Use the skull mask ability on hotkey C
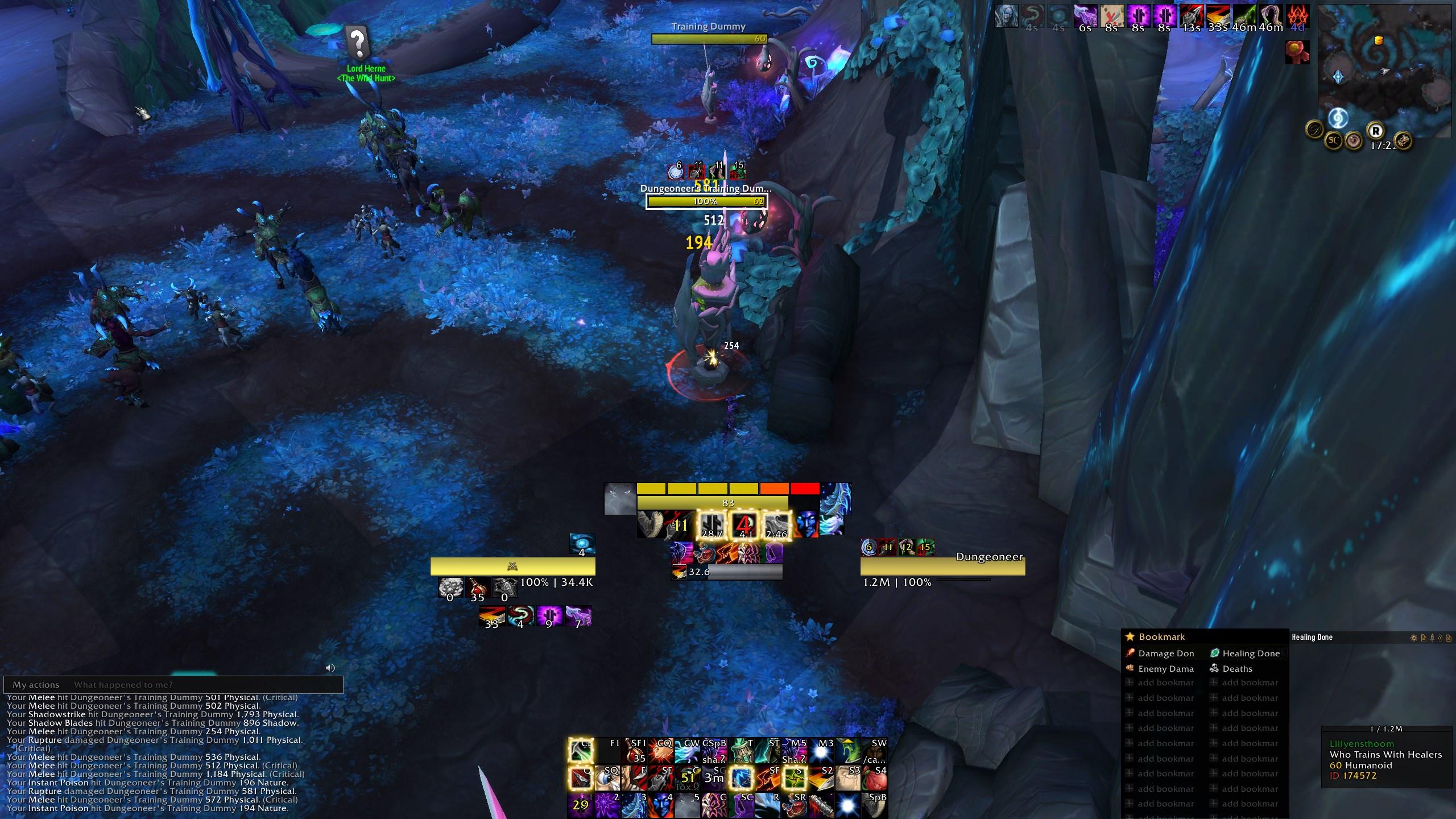The width and height of the screenshot is (1456, 819). pyautogui.click(x=715, y=805)
